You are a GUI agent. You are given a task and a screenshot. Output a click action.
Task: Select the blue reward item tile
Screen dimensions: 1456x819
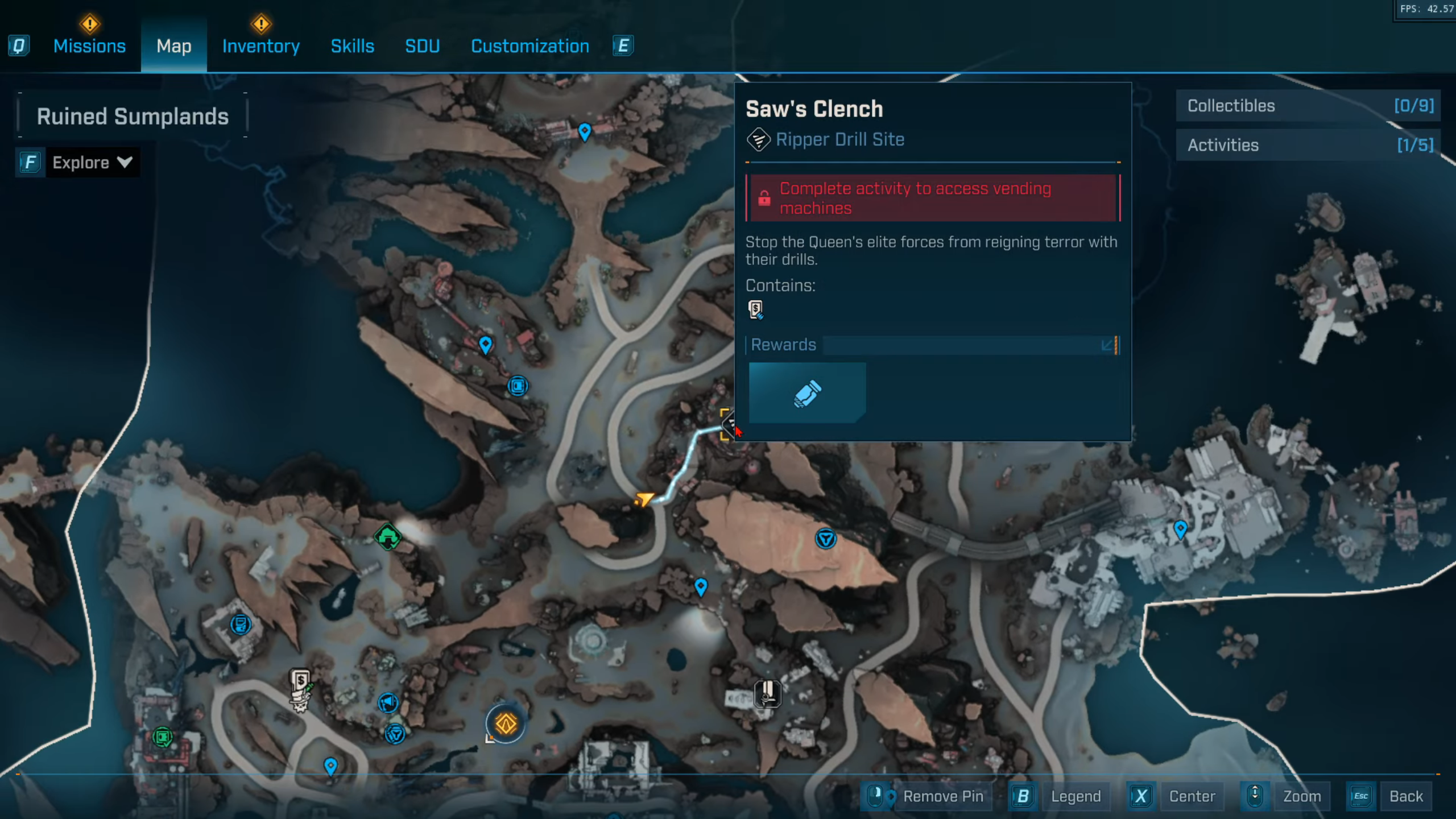pos(806,393)
